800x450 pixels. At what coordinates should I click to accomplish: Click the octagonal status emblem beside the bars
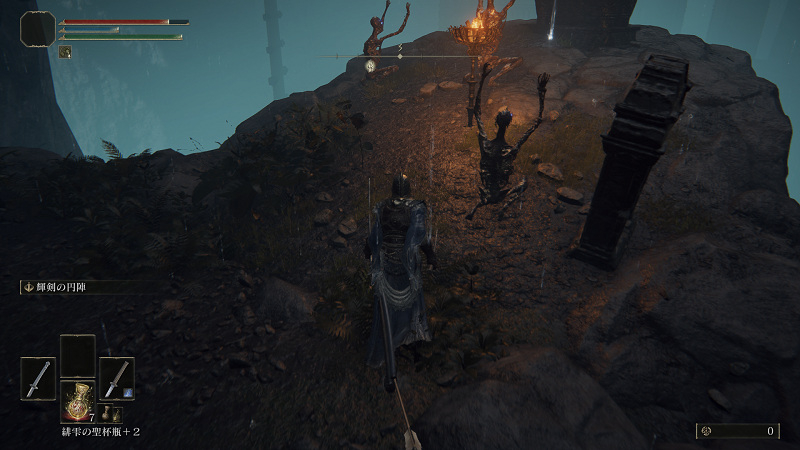point(37,28)
